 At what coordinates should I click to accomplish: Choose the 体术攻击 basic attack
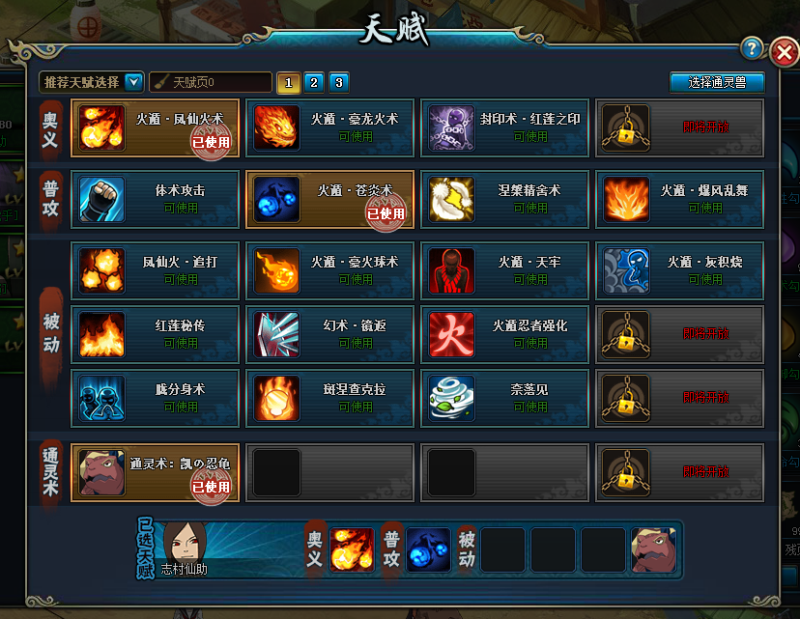155,198
